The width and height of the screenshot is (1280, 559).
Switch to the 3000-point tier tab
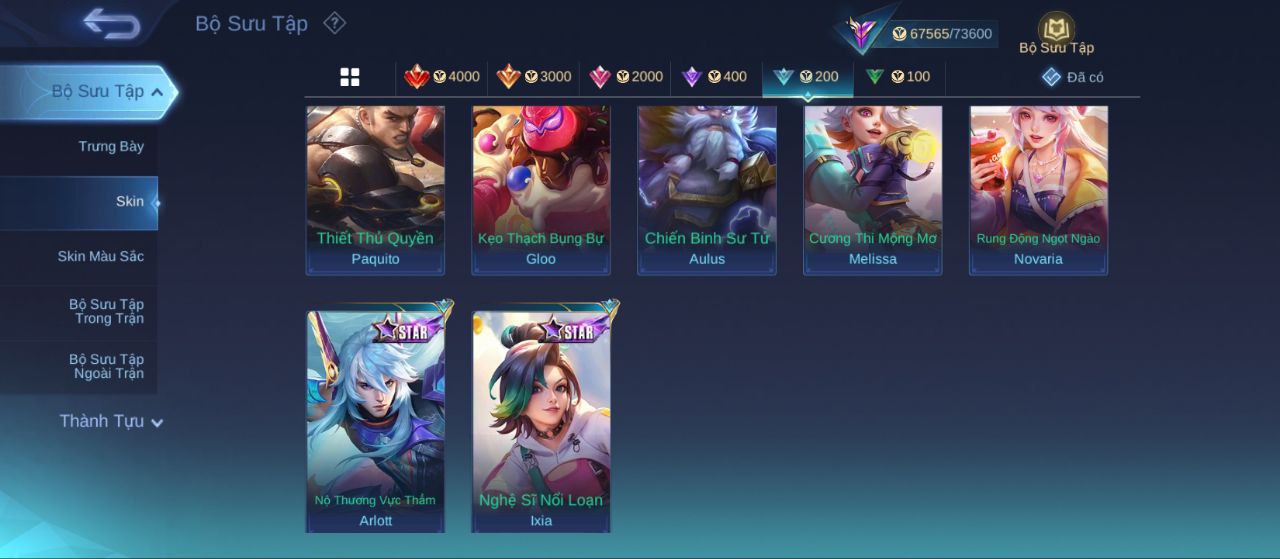click(x=534, y=77)
